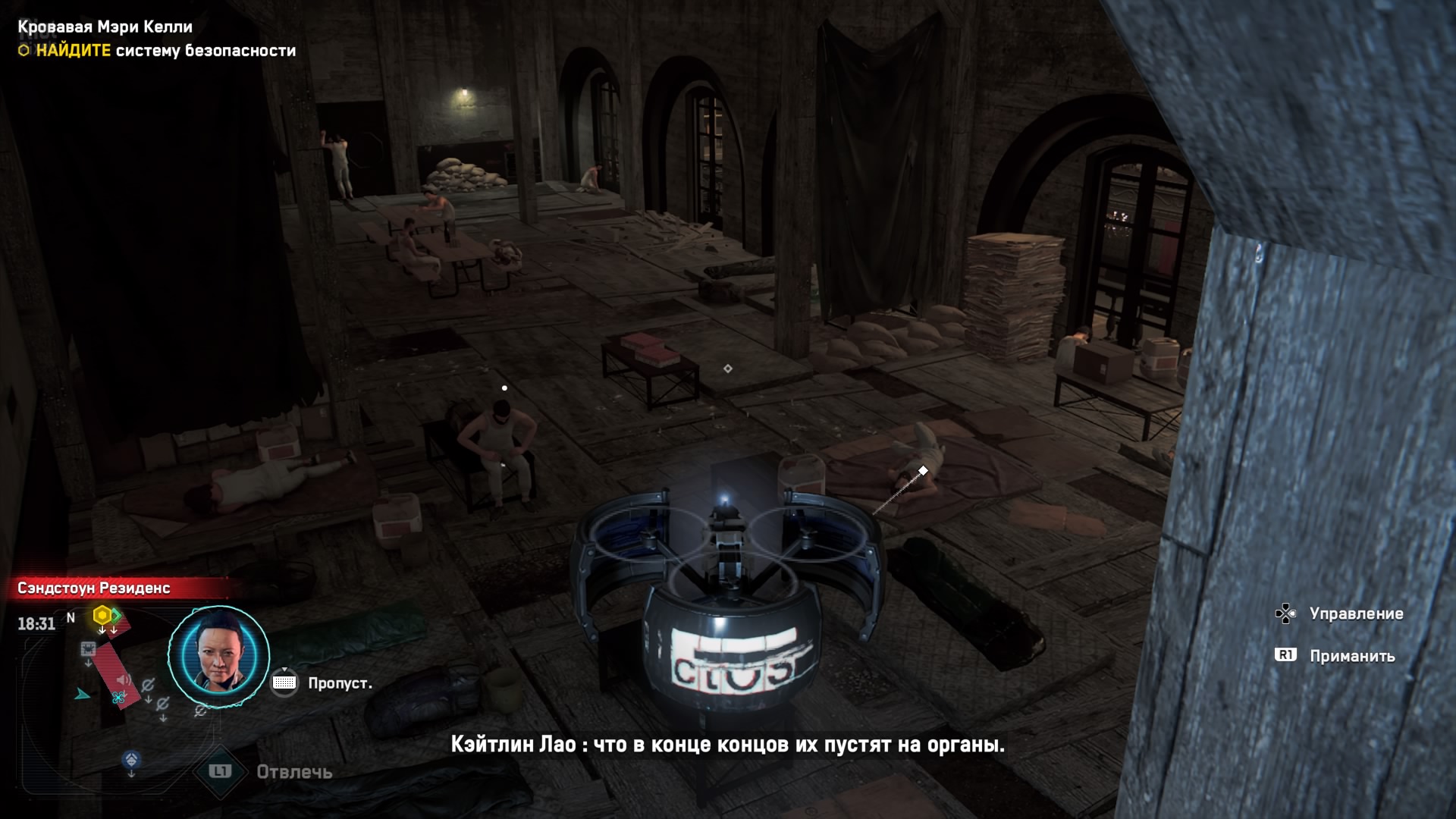
Task: Choose the 'Отвлечь' distract action
Action: tap(293, 772)
